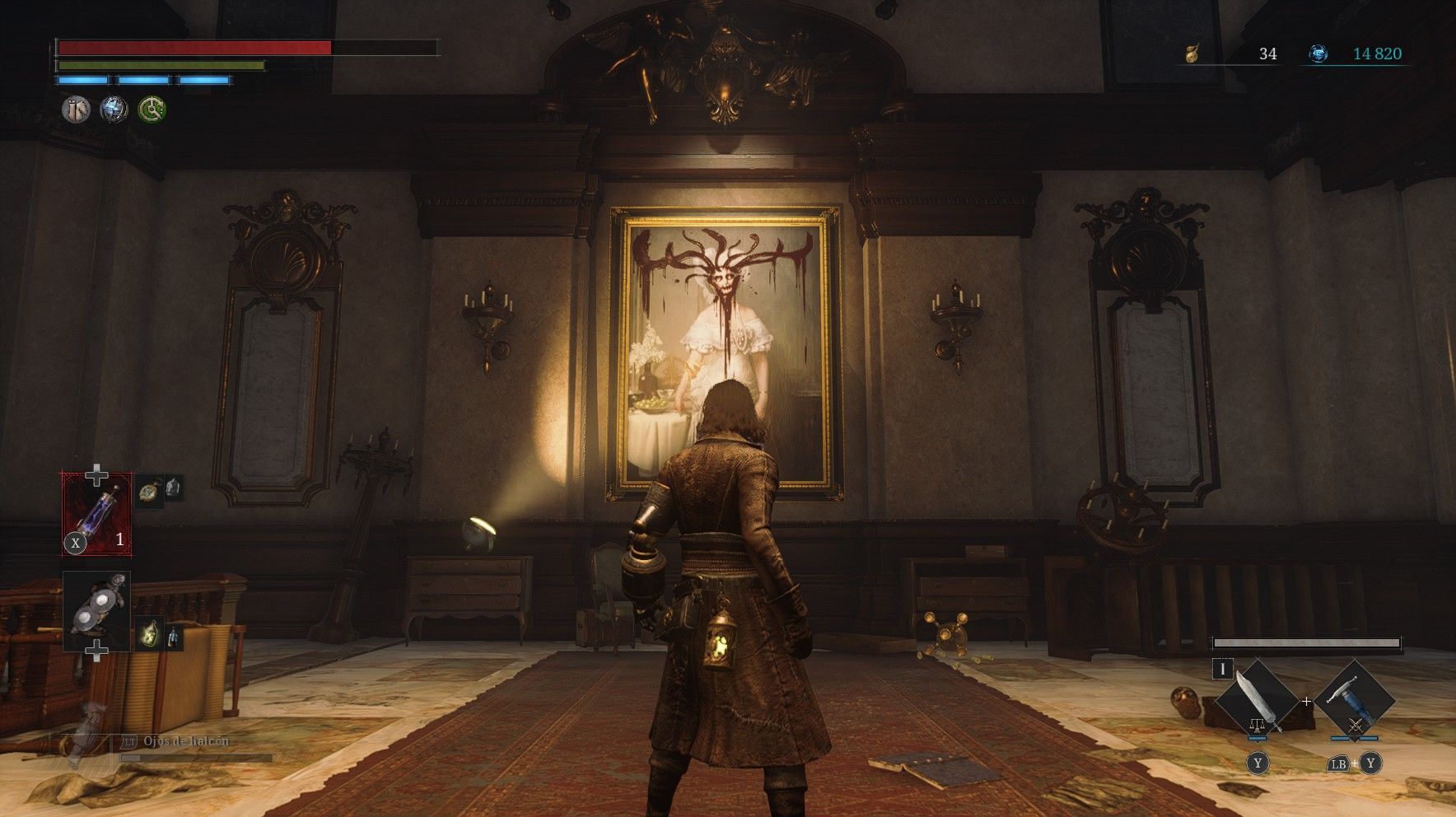Click the blue glowing orb status icon
Image resolution: width=1456 pixels, height=817 pixels.
(x=114, y=109)
